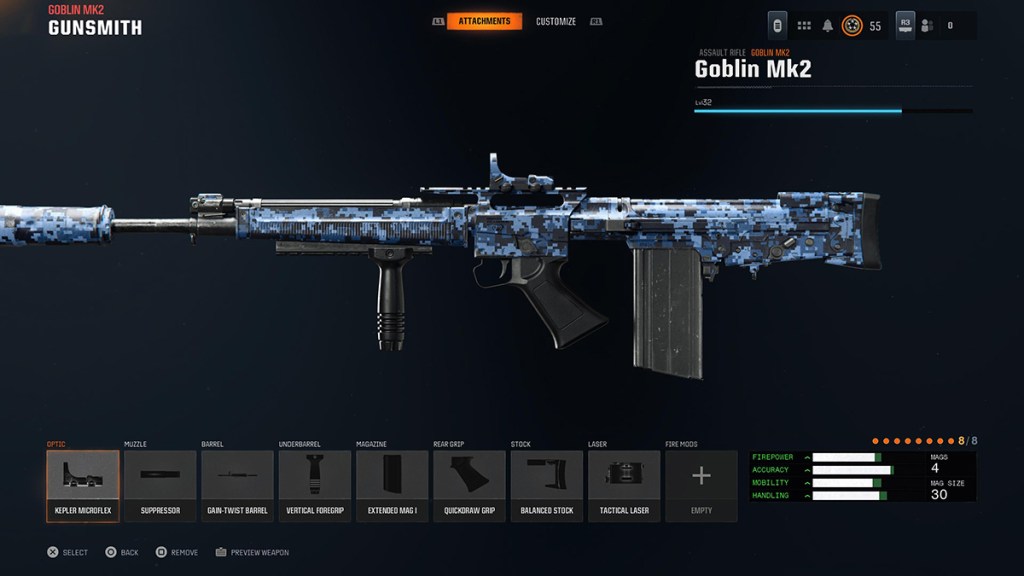This screenshot has width=1024, height=576.
Task: Switch to the Attachments tab
Action: tap(484, 21)
